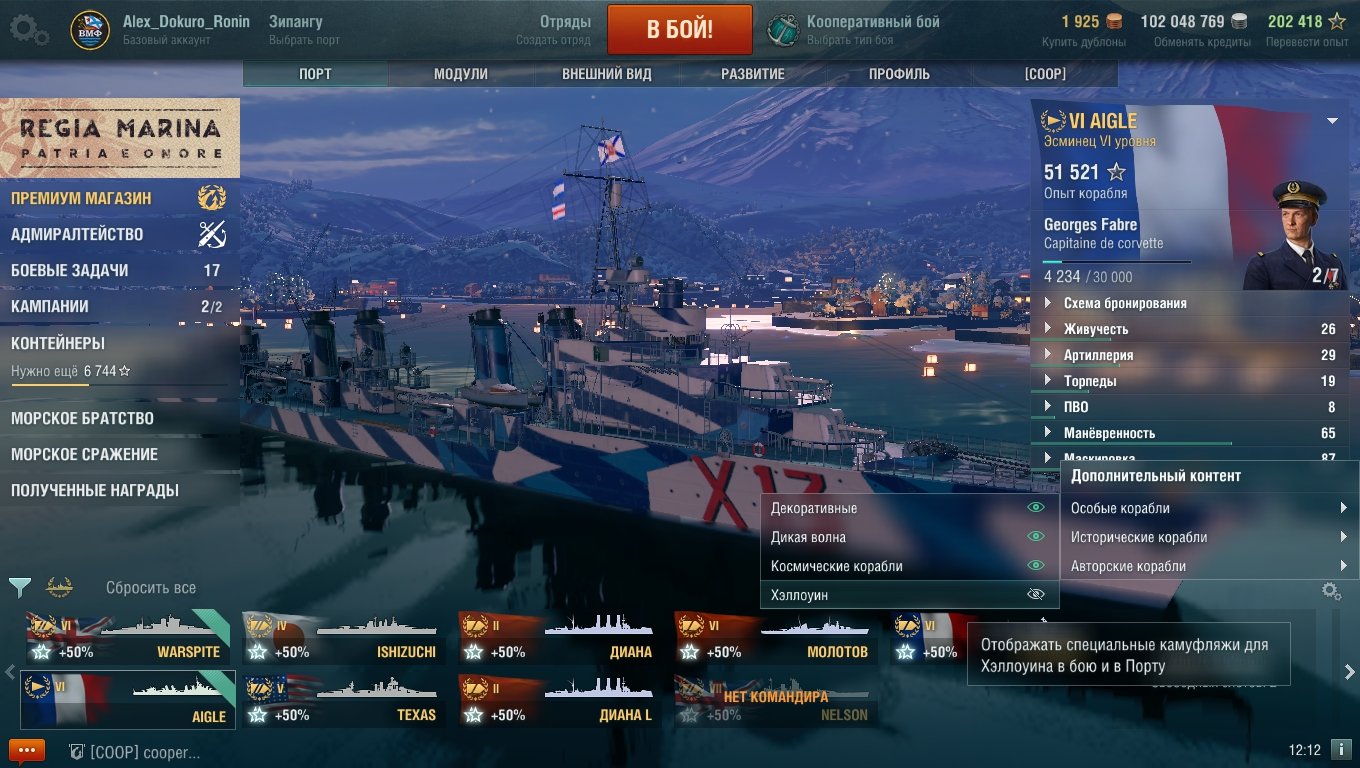Start battle with the В БОЙ! button
Screen dimensions: 1360x768
[679, 28]
